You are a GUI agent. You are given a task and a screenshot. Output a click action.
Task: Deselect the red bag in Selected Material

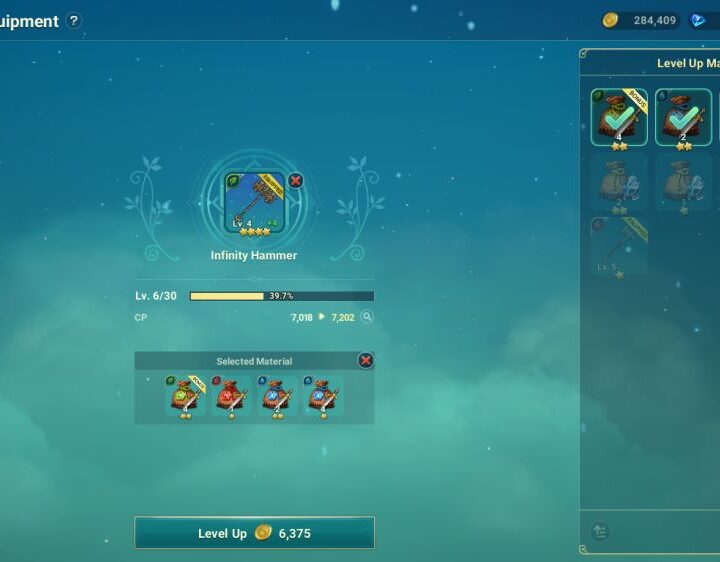[232, 396]
